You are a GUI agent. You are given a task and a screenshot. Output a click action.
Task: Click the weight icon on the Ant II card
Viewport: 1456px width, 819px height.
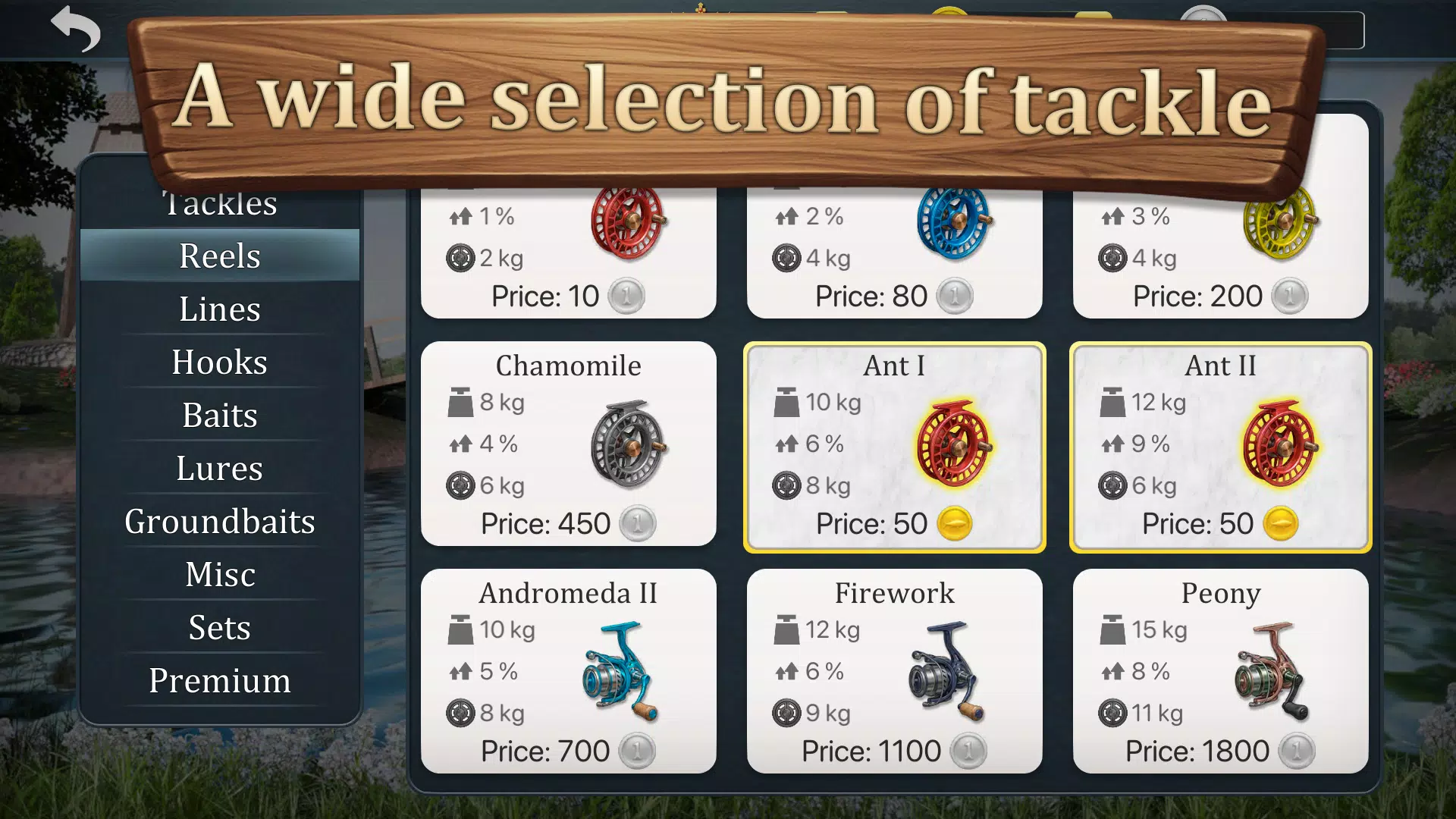pos(1113,402)
